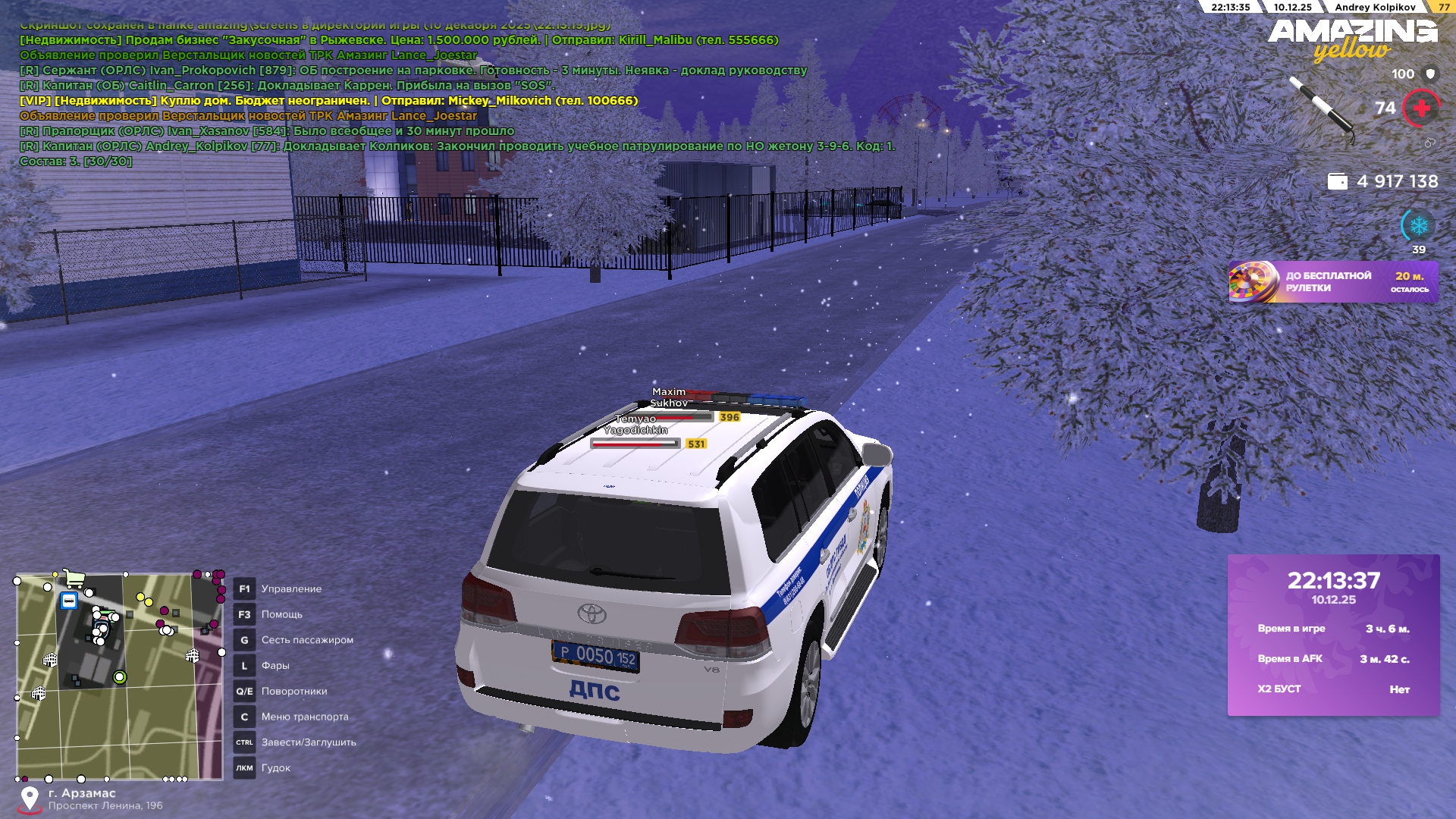Open the purple play time panel
This screenshot has height=819, width=1456.
(x=1333, y=635)
